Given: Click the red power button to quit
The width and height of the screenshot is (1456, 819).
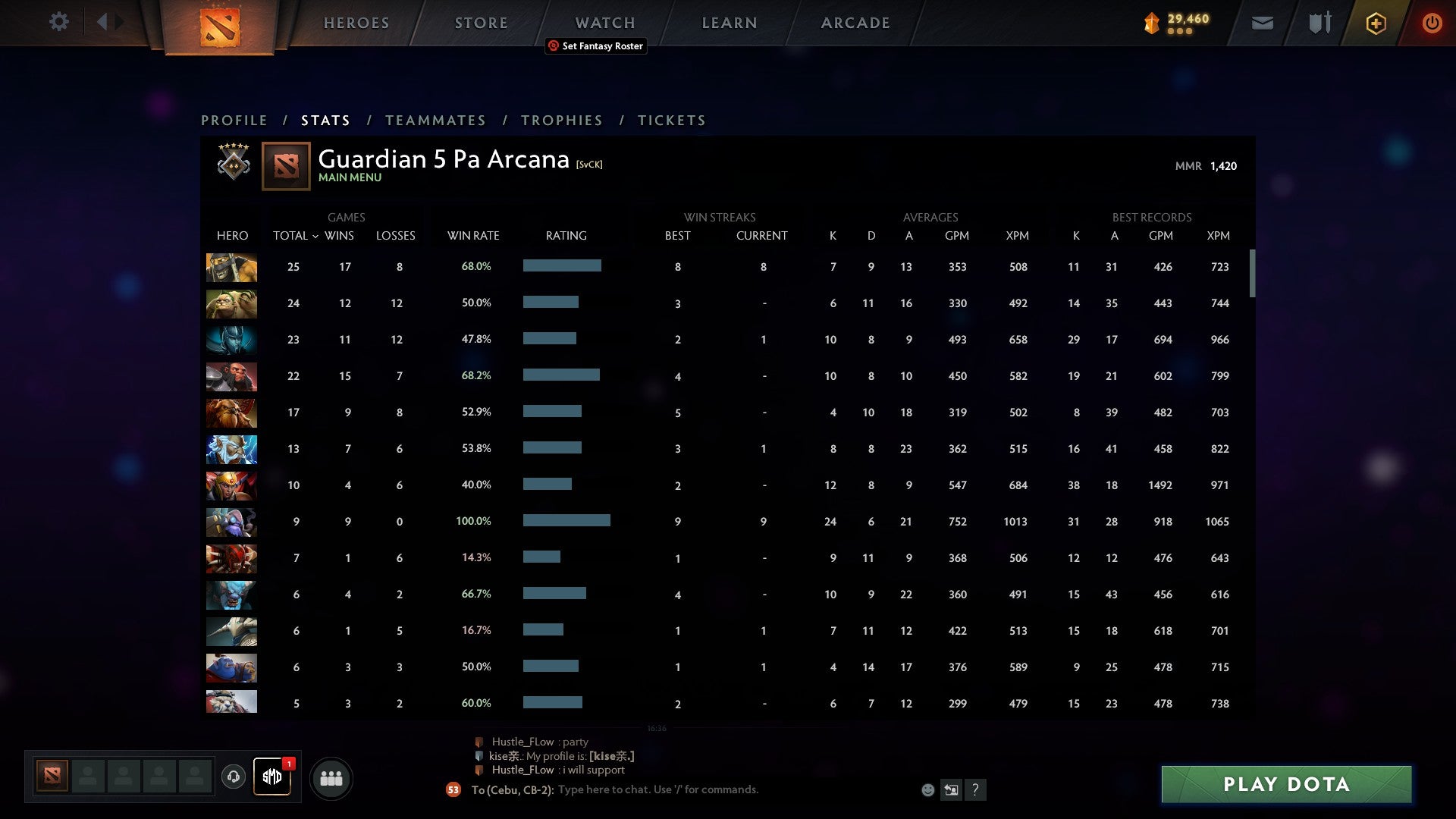Looking at the screenshot, I should point(1432,23).
